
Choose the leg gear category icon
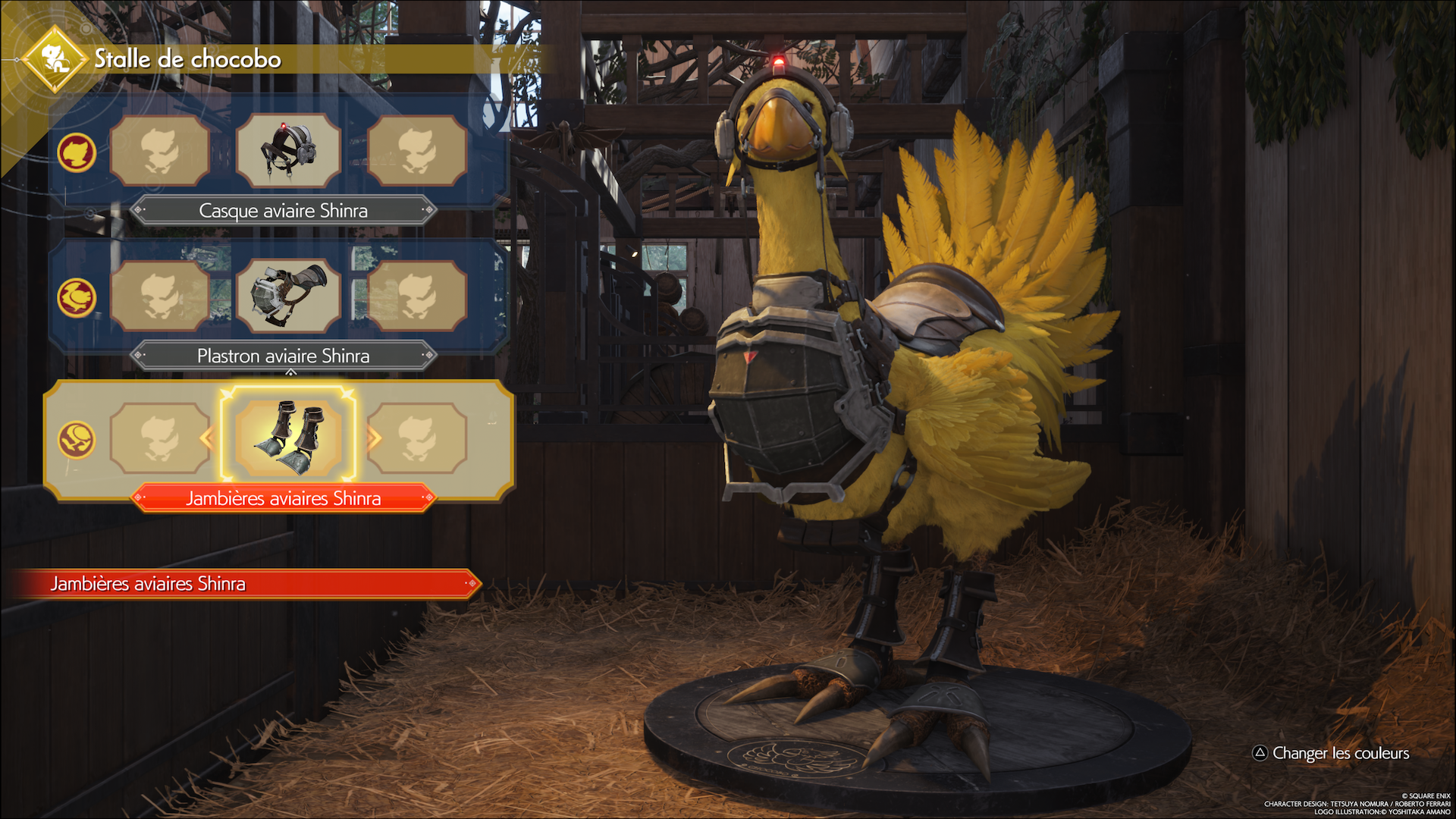click(x=77, y=440)
